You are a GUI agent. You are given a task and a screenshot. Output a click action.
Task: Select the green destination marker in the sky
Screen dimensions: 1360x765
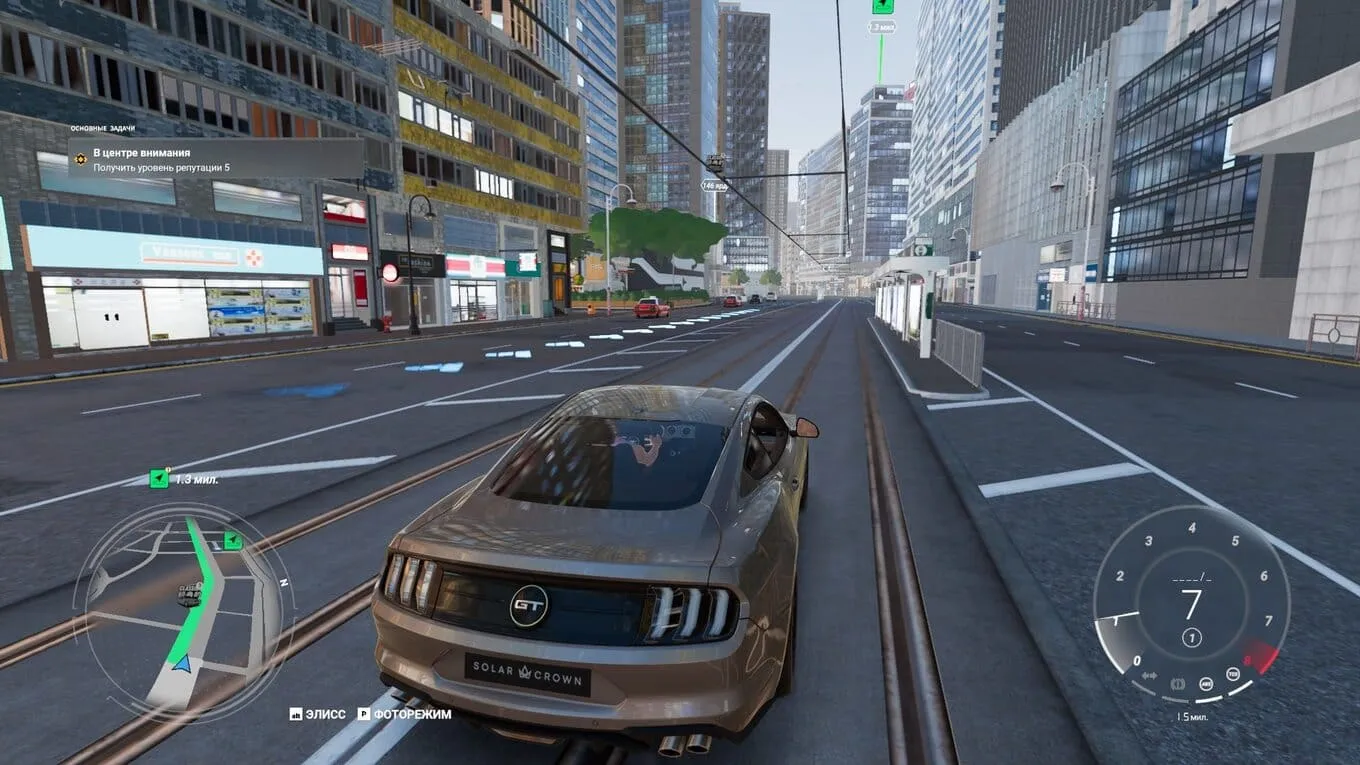click(882, 6)
